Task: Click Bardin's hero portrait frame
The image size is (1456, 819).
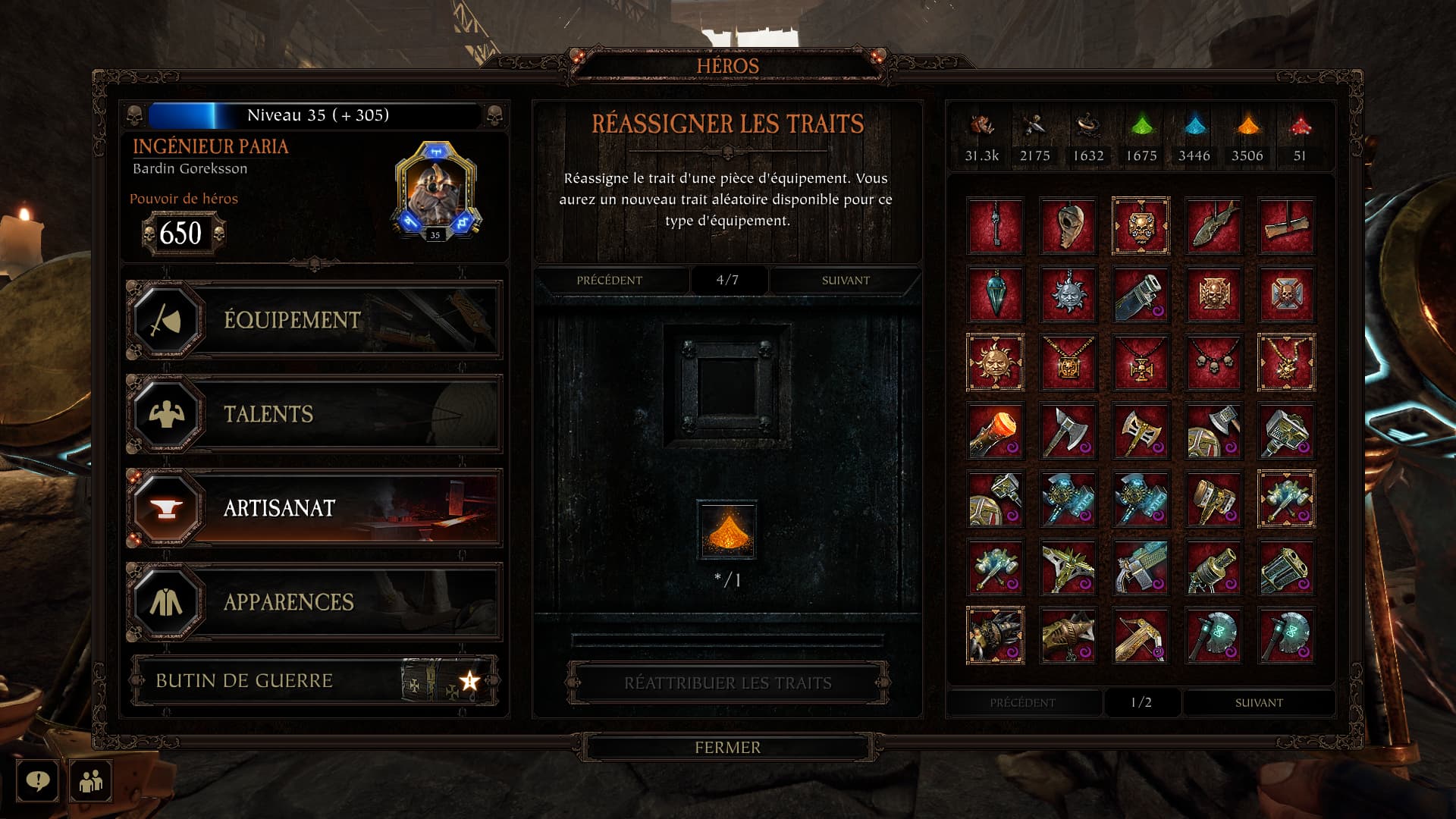Action: tap(435, 191)
